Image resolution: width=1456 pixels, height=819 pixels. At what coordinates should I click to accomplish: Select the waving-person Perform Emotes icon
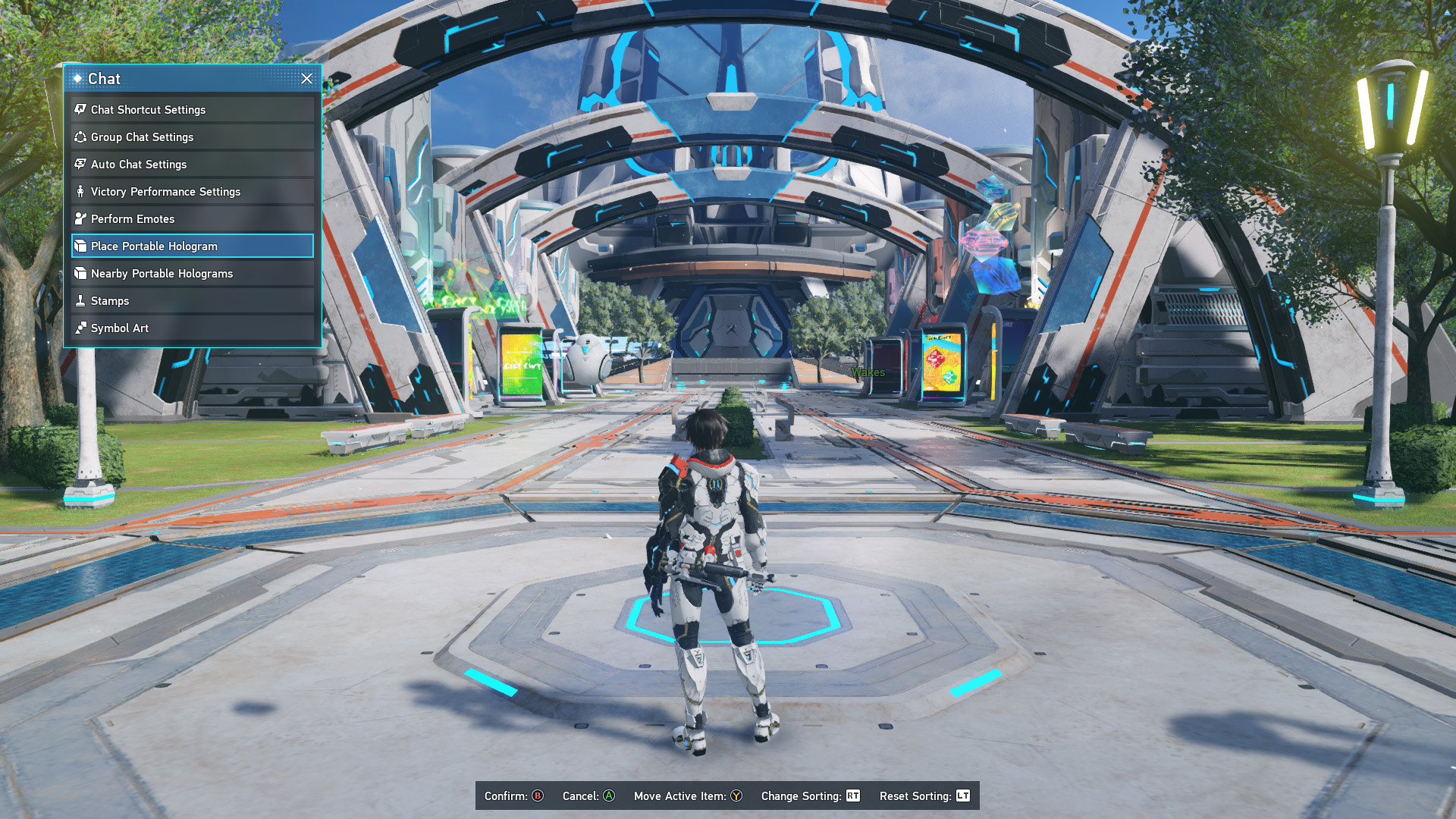pos(81,218)
